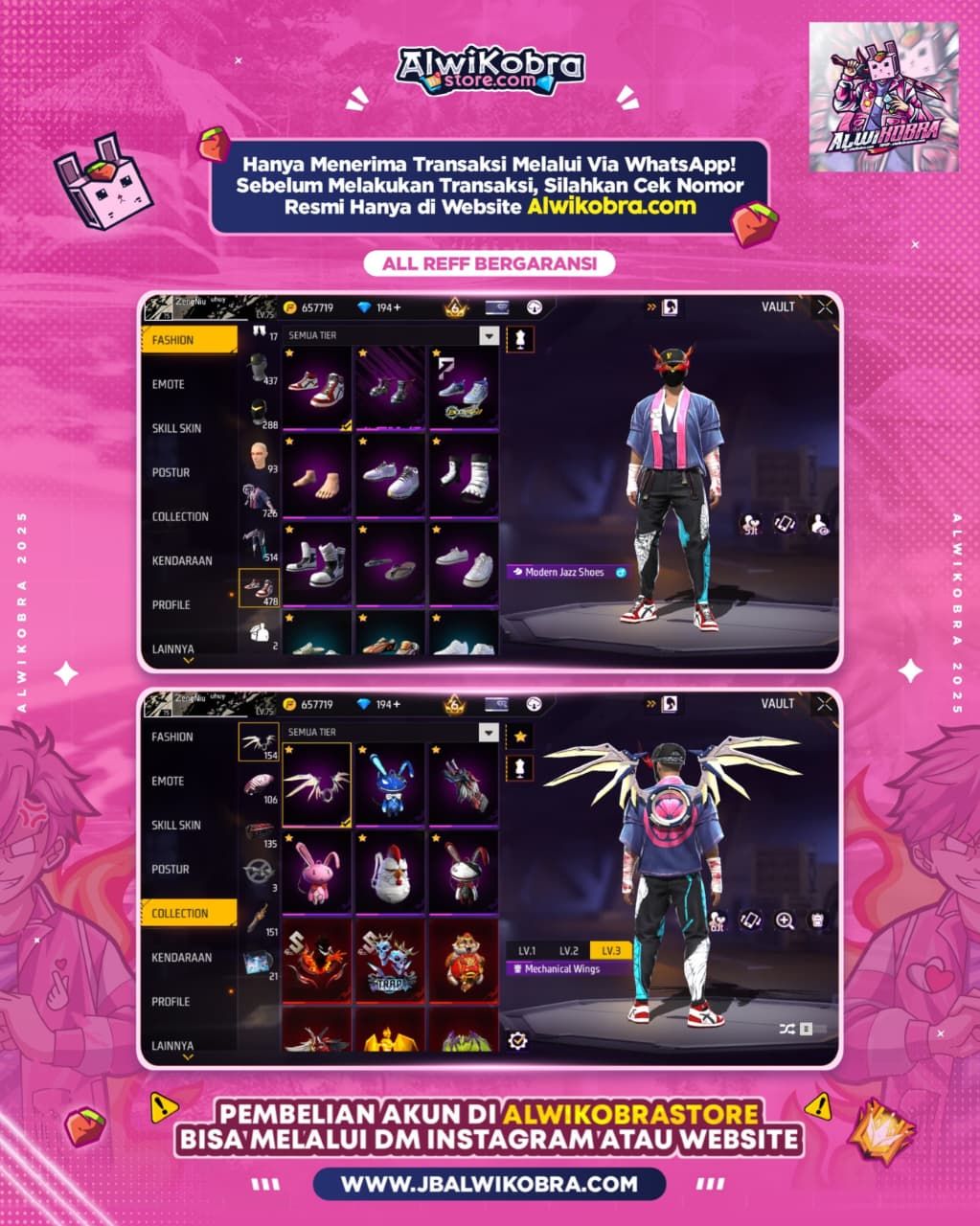Select the LV.3 wings level tab

click(610, 950)
